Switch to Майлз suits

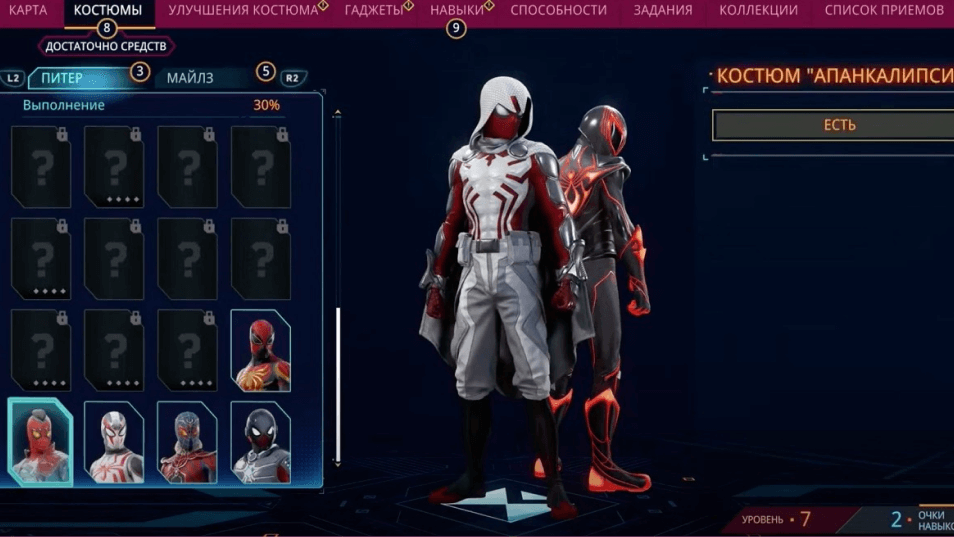tap(190, 78)
